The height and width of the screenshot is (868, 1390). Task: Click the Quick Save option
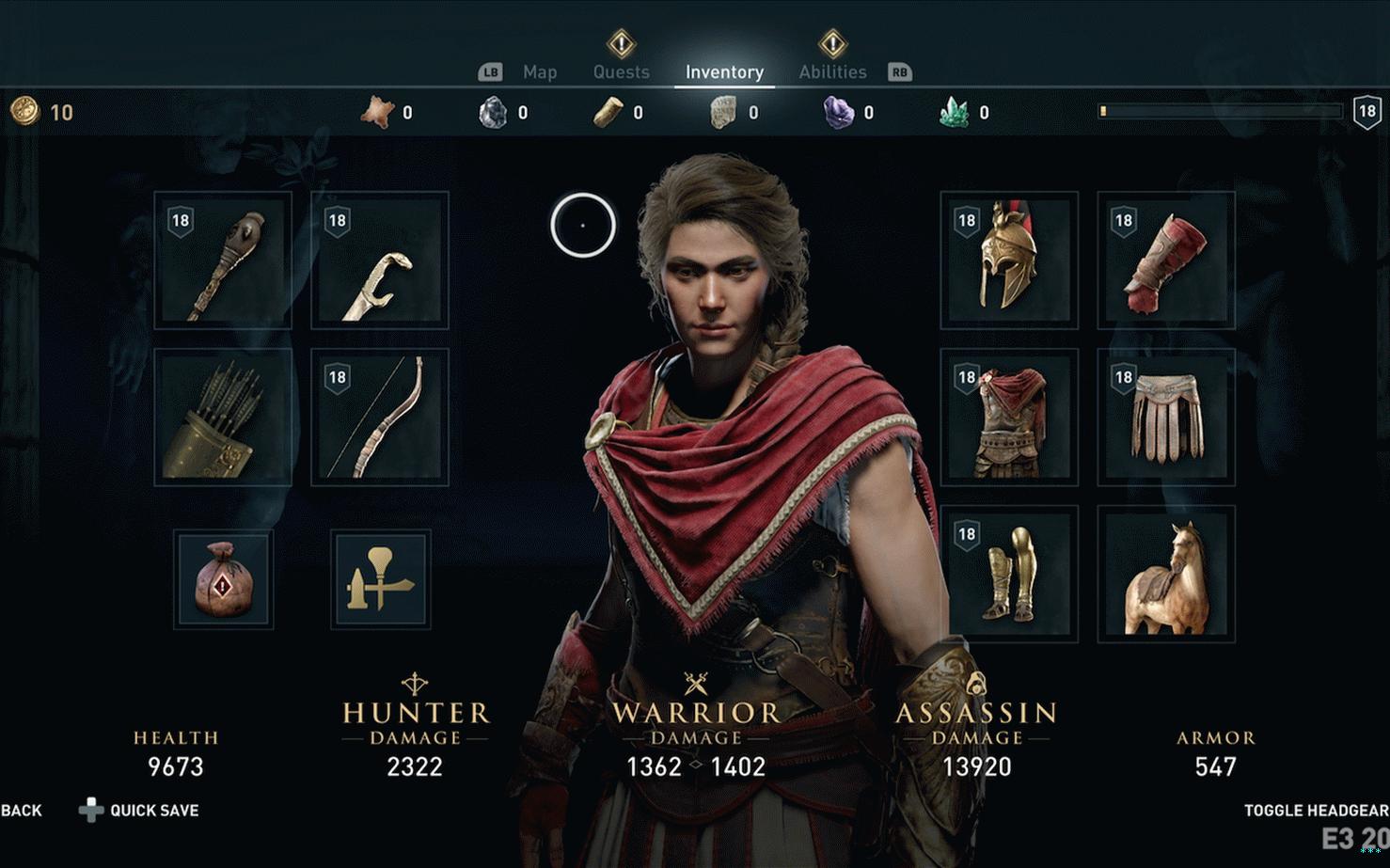(x=153, y=811)
